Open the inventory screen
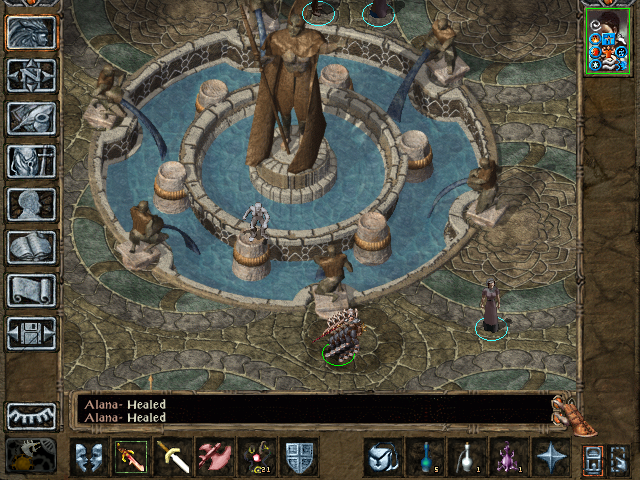640x480 pixels. coord(32,161)
